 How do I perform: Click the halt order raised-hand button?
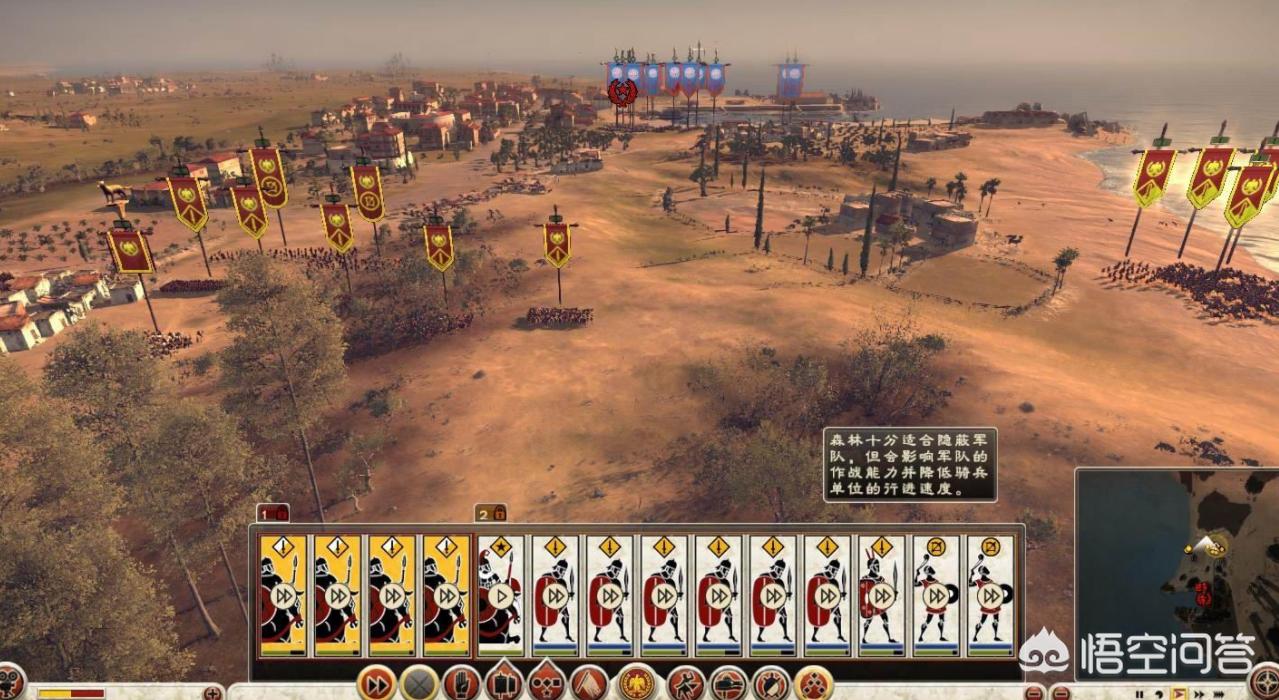click(x=461, y=684)
